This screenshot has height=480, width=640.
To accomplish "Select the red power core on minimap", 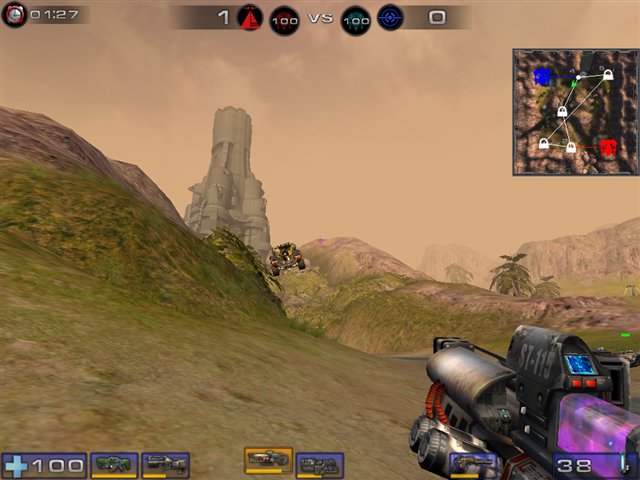I will click(x=609, y=148).
